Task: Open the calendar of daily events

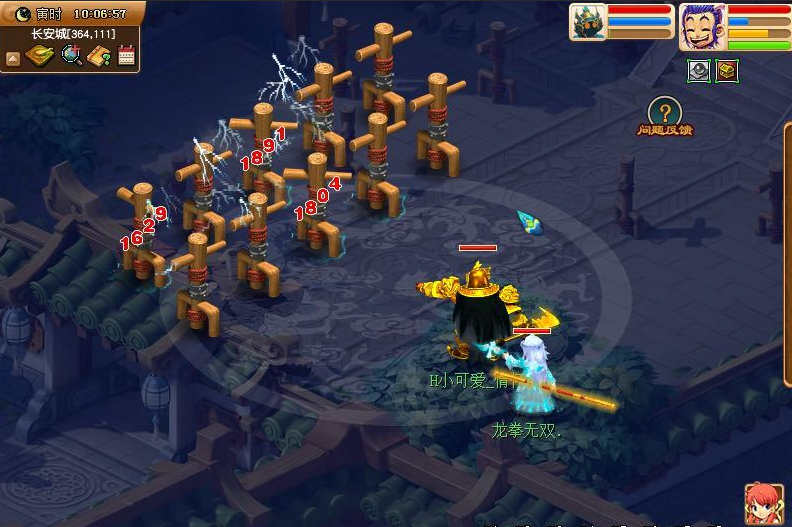Action: [x=126, y=56]
